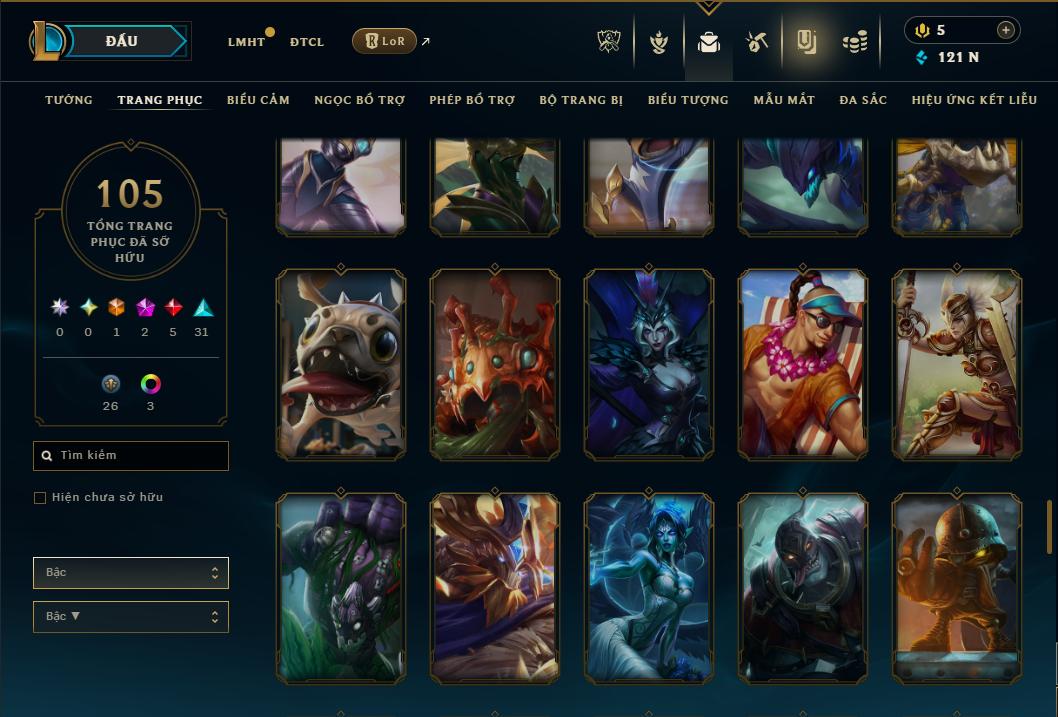Open the BIỂU CẢM tab
This screenshot has width=1058, height=717.
[x=258, y=100]
